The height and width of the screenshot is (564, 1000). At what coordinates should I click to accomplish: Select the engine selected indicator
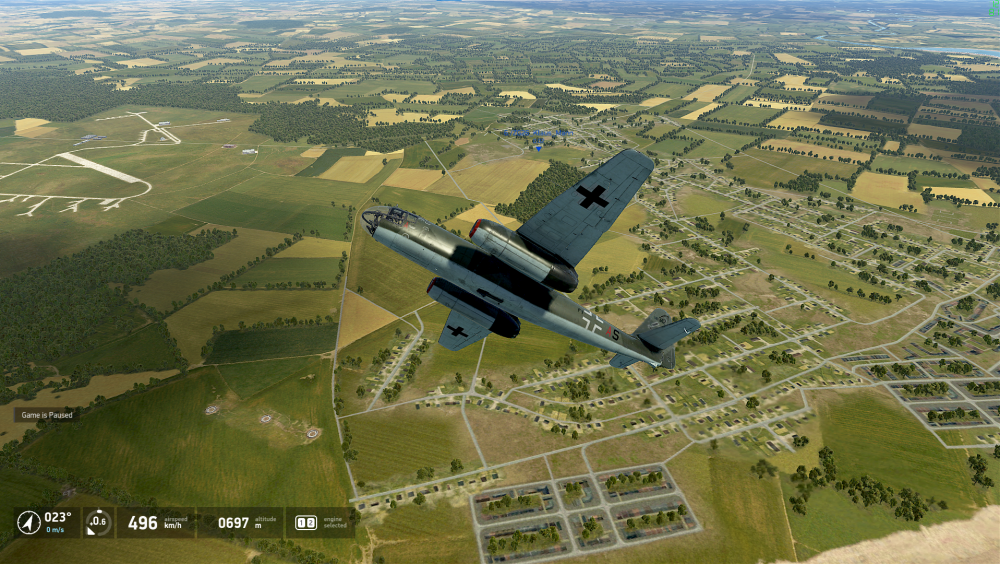tap(306, 523)
